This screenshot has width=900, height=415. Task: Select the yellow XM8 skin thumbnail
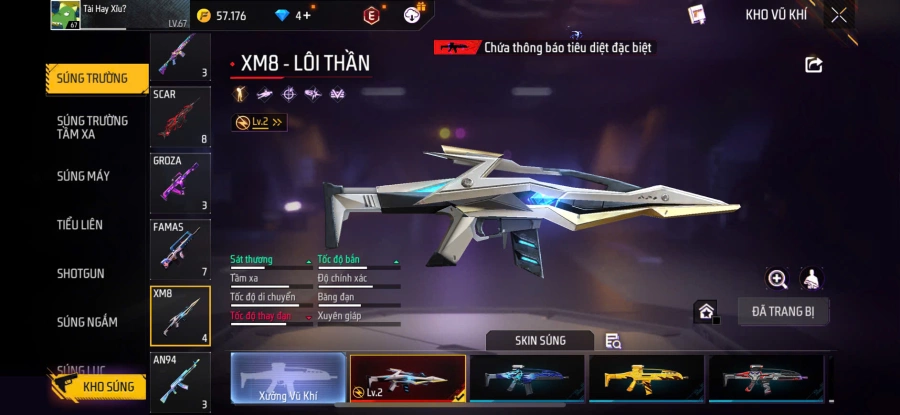tap(645, 379)
